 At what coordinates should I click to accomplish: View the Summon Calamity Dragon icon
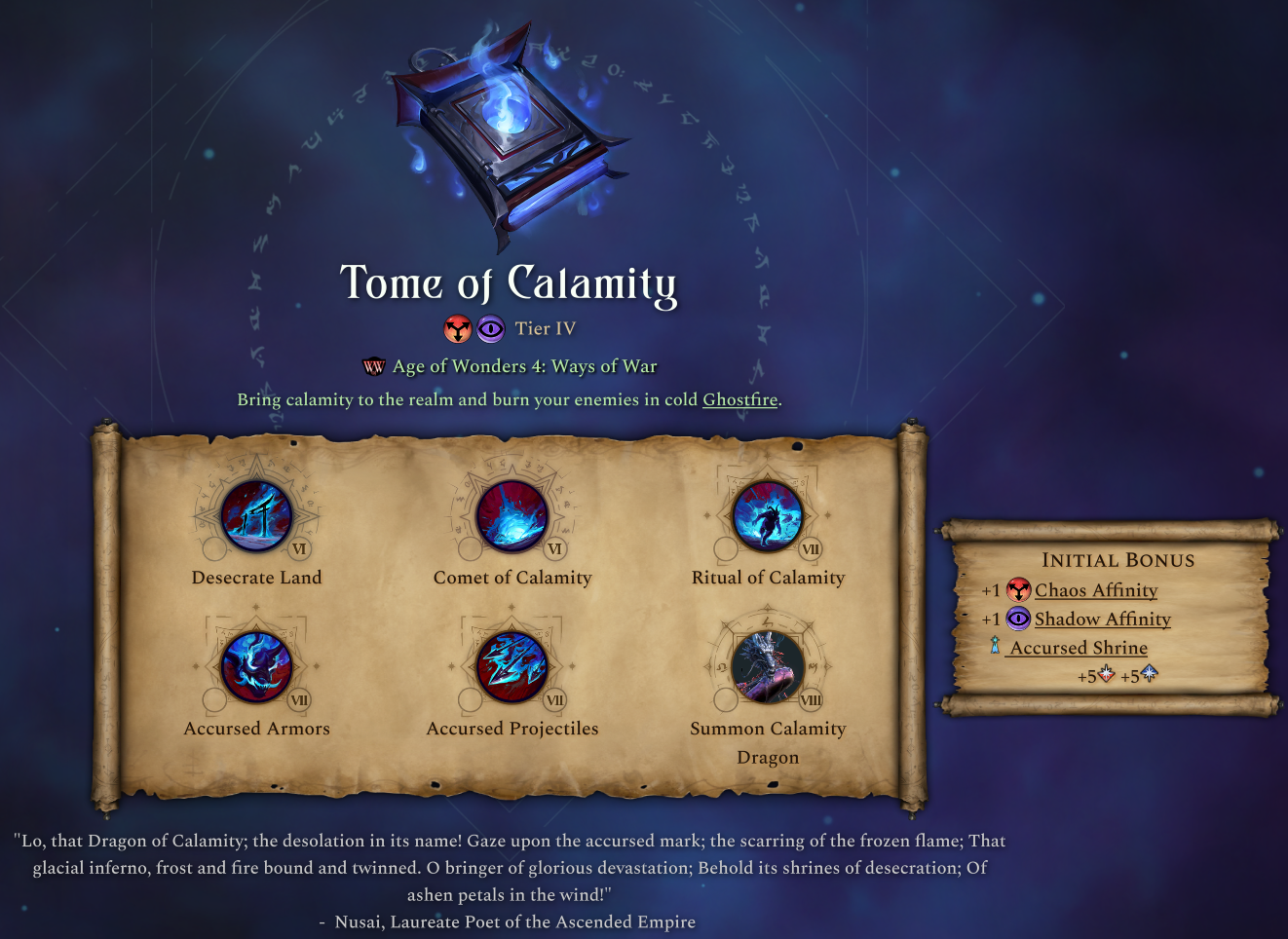[768, 667]
